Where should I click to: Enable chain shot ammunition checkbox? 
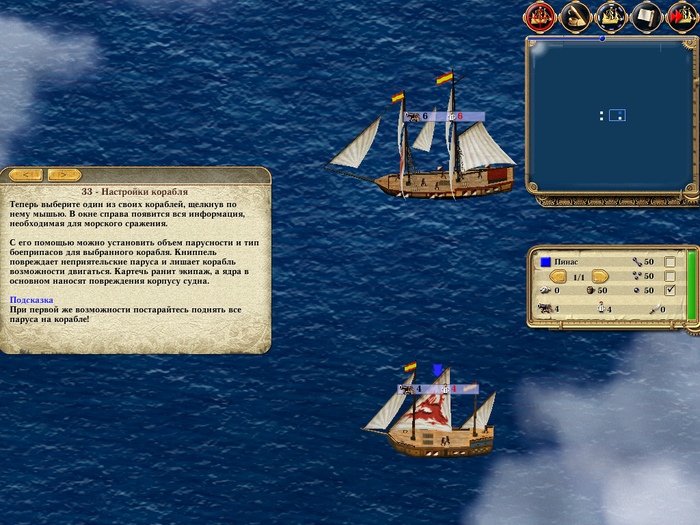[x=670, y=262]
